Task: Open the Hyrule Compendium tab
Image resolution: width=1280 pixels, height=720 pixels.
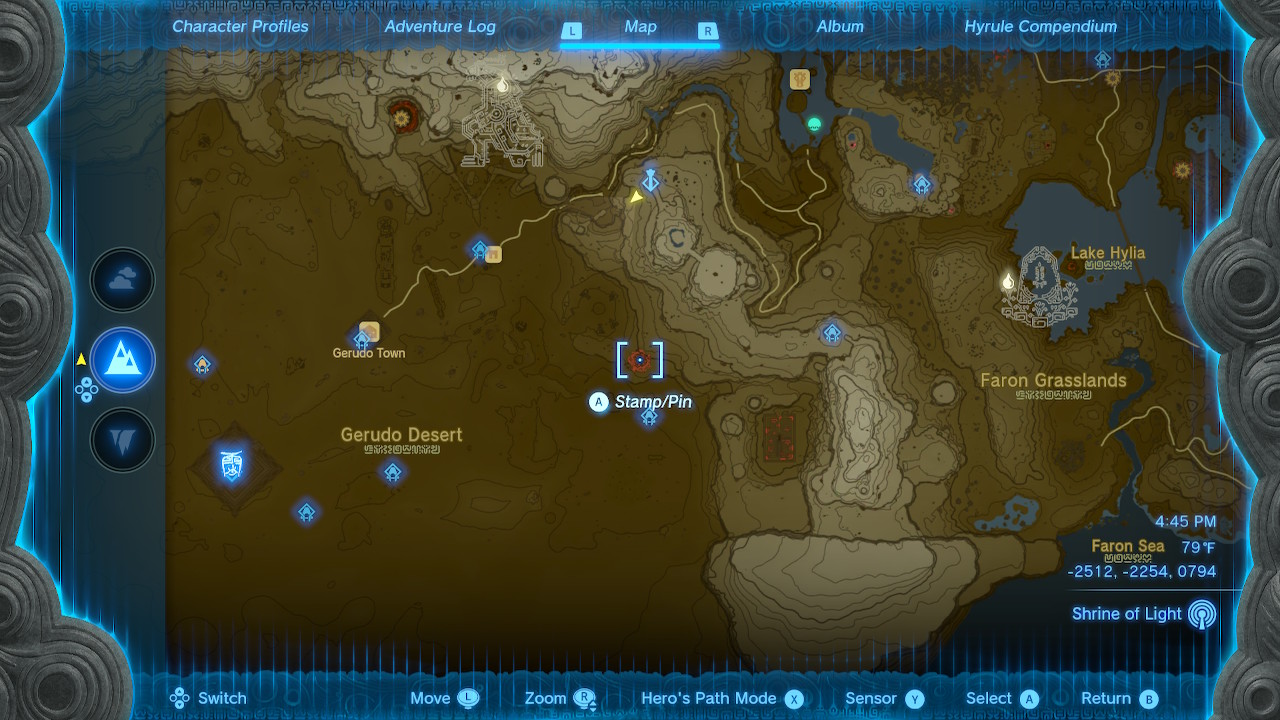Action: click(1040, 27)
